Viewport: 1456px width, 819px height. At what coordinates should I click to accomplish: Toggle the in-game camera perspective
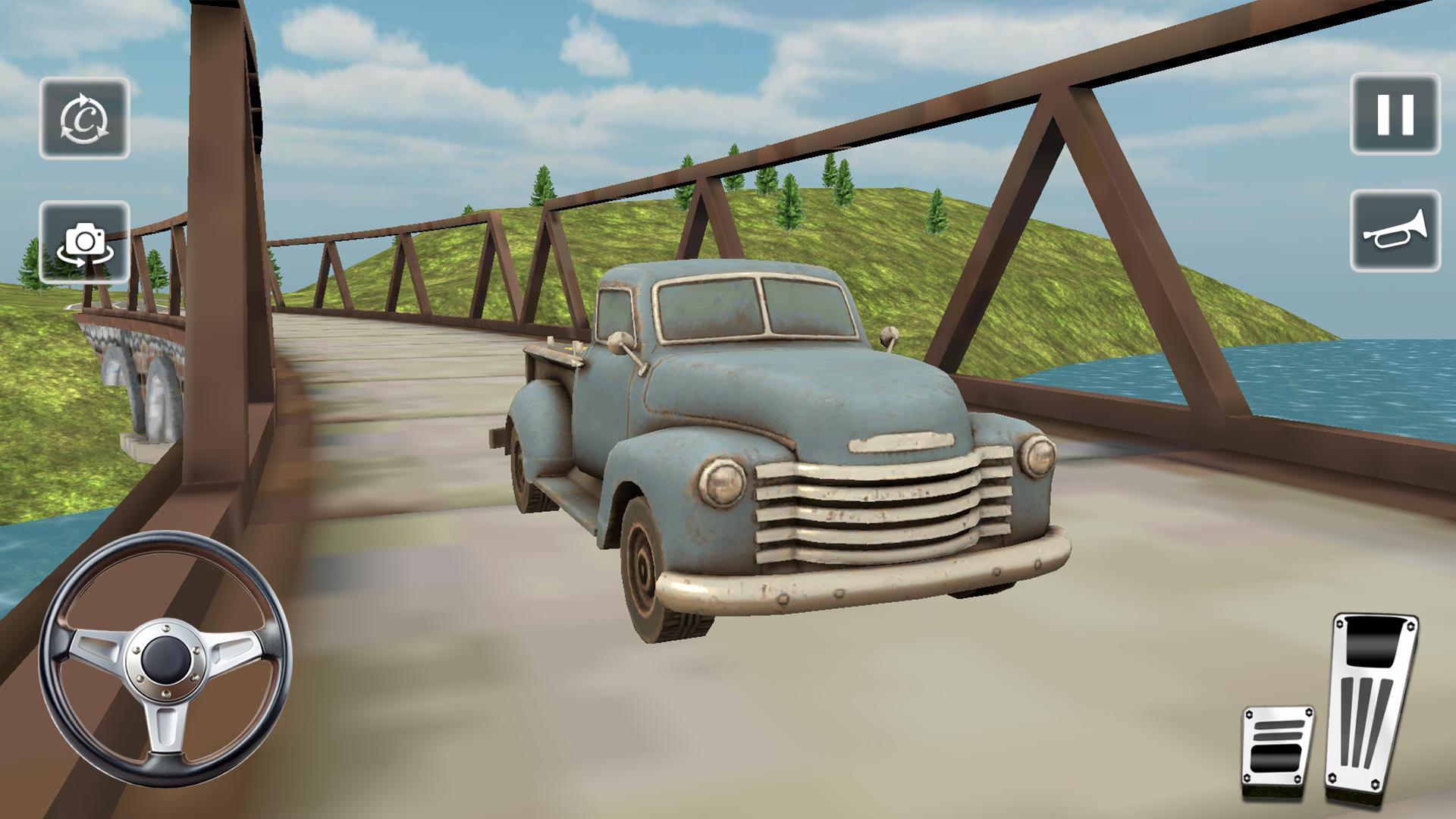click(x=85, y=241)
